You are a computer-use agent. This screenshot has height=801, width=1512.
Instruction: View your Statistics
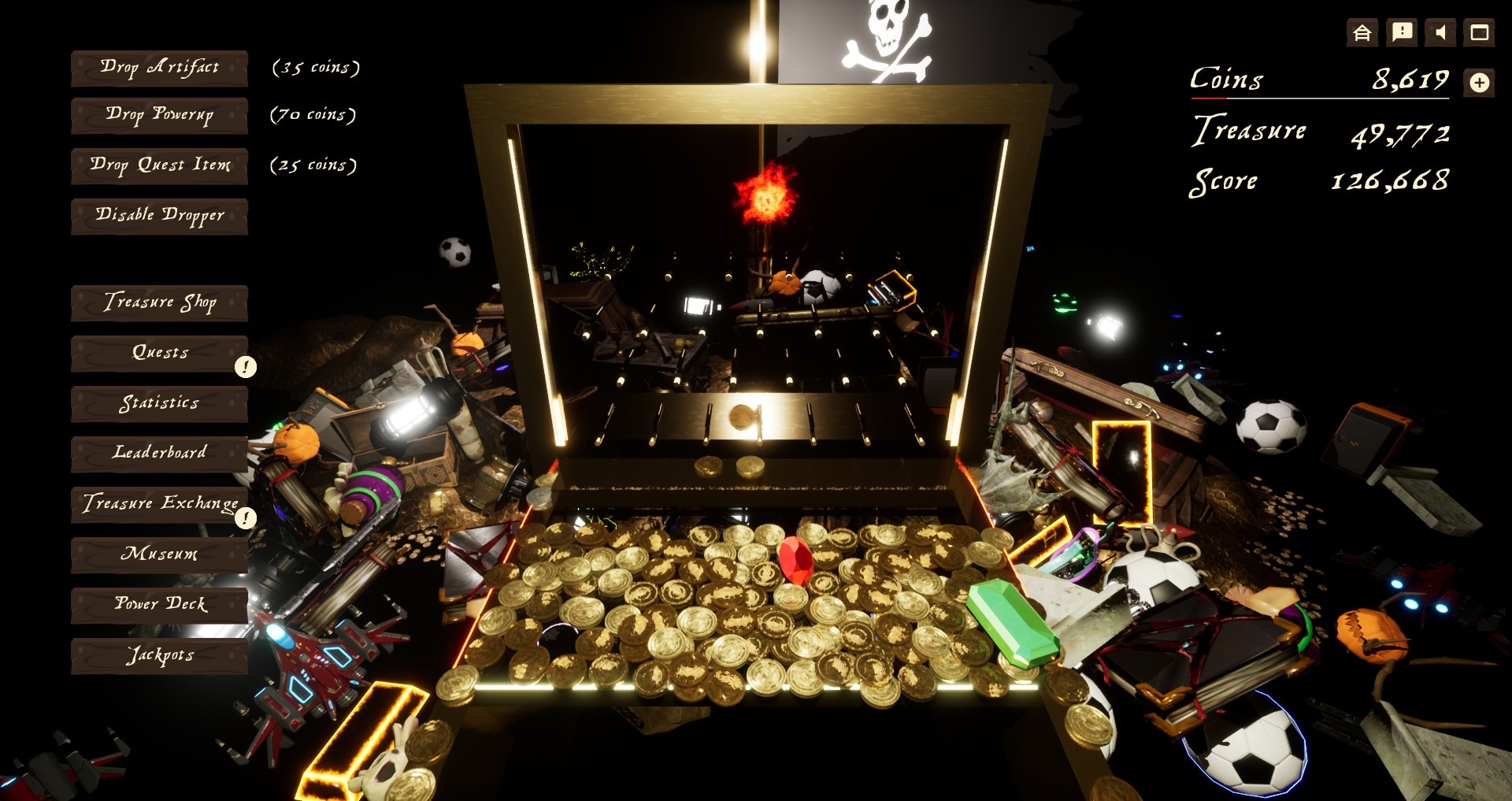pyautogui.click(x=158, y=404)
